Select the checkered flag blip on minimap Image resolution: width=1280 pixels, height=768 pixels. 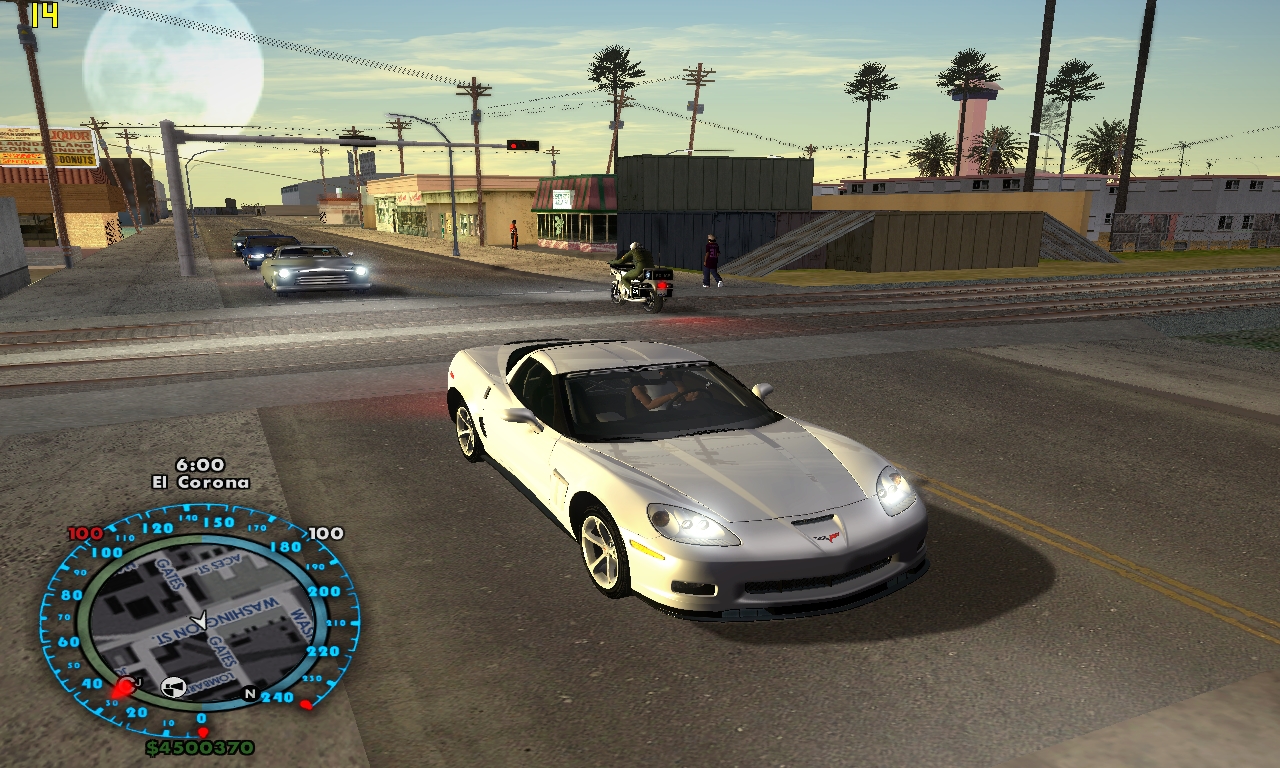pos(173,687)
